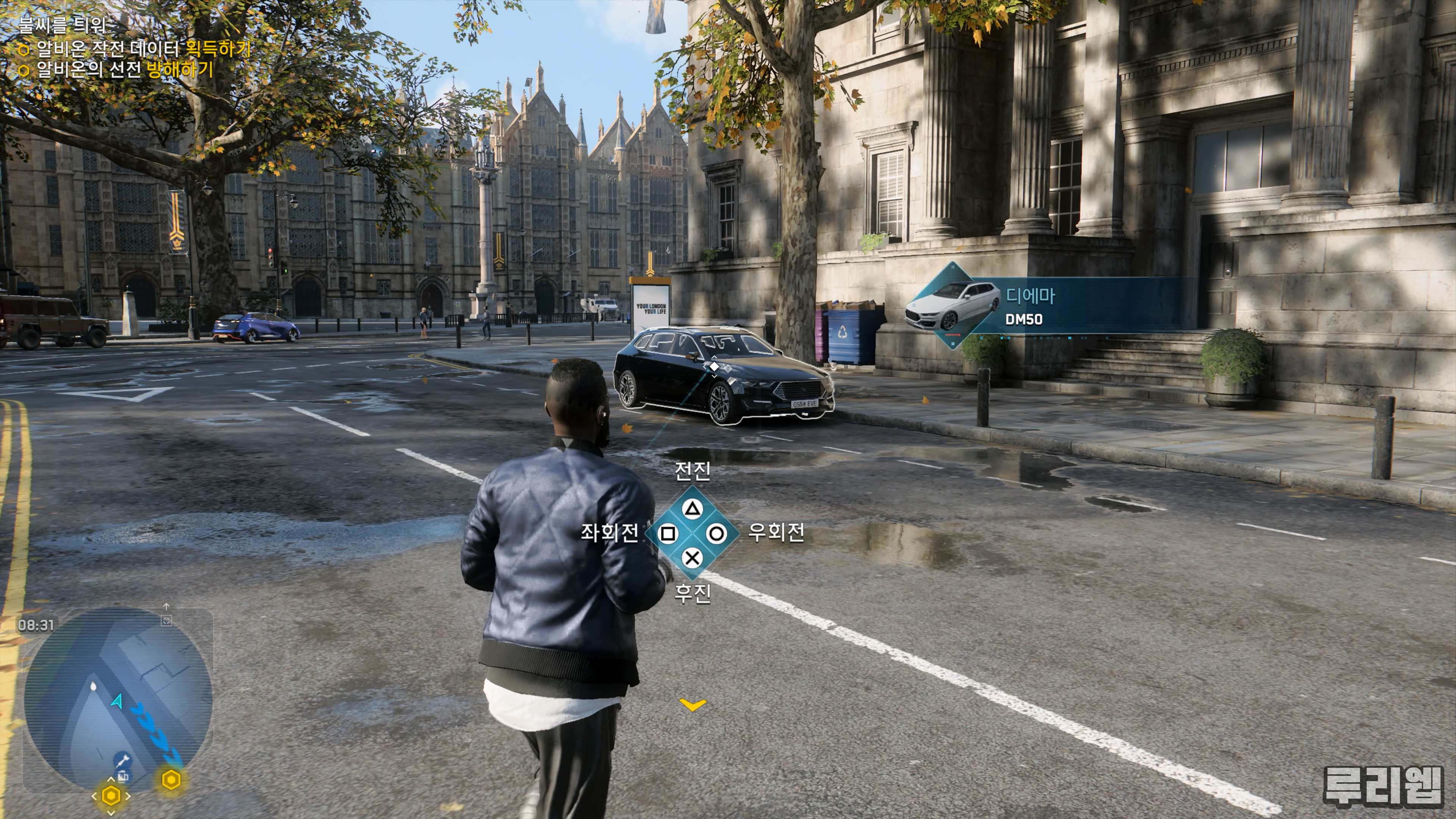The width and height of the screenshot is (1456, 819).
Task: Choose the objective 알비온의 선전 방해하기
Action: (x=125, y=70)
